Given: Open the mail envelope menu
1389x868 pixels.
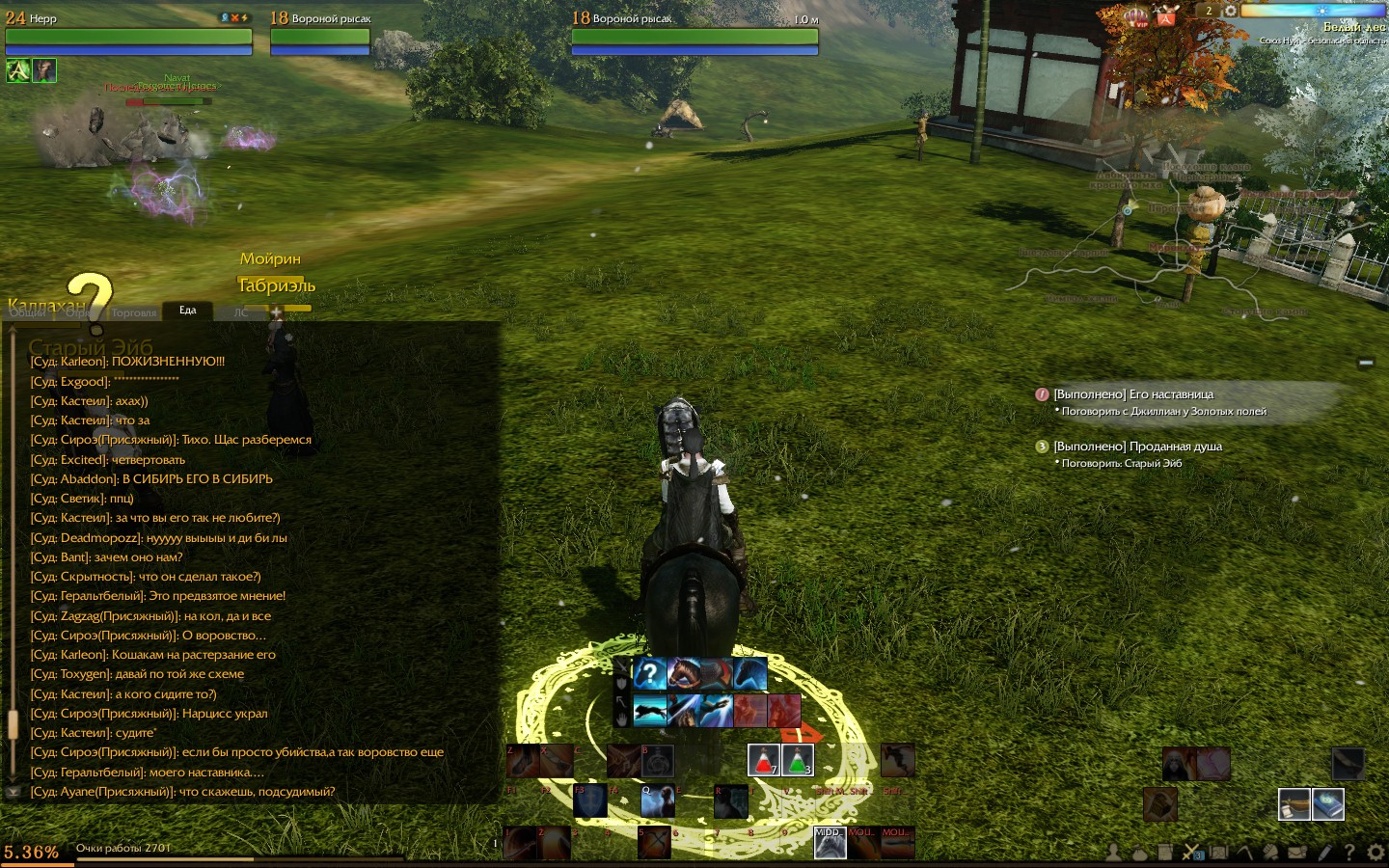Looking at the screenshot, I should 1297,853.
